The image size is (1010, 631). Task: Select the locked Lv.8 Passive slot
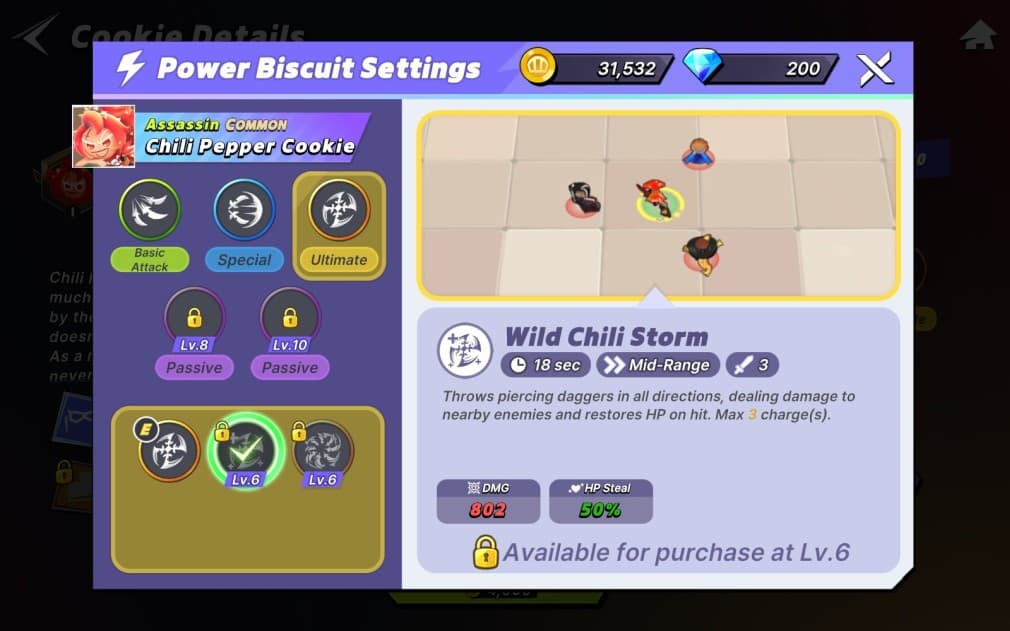click(x=194, y=321)
